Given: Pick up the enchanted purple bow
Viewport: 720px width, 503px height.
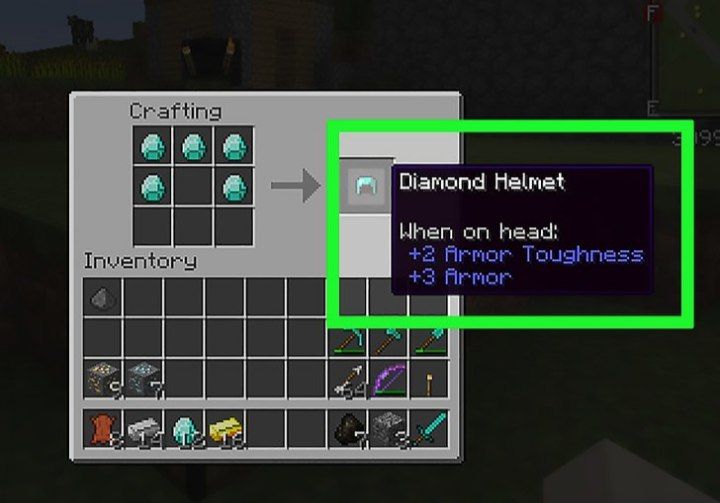Looking at the screenshot, I should tap(390, 379).
